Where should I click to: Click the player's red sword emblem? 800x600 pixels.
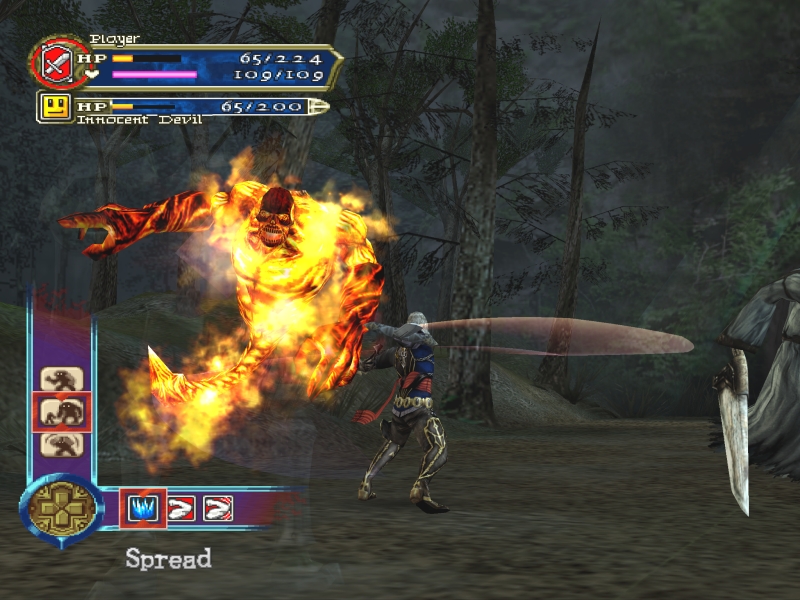pyautogui.click(x=53, y=64)
